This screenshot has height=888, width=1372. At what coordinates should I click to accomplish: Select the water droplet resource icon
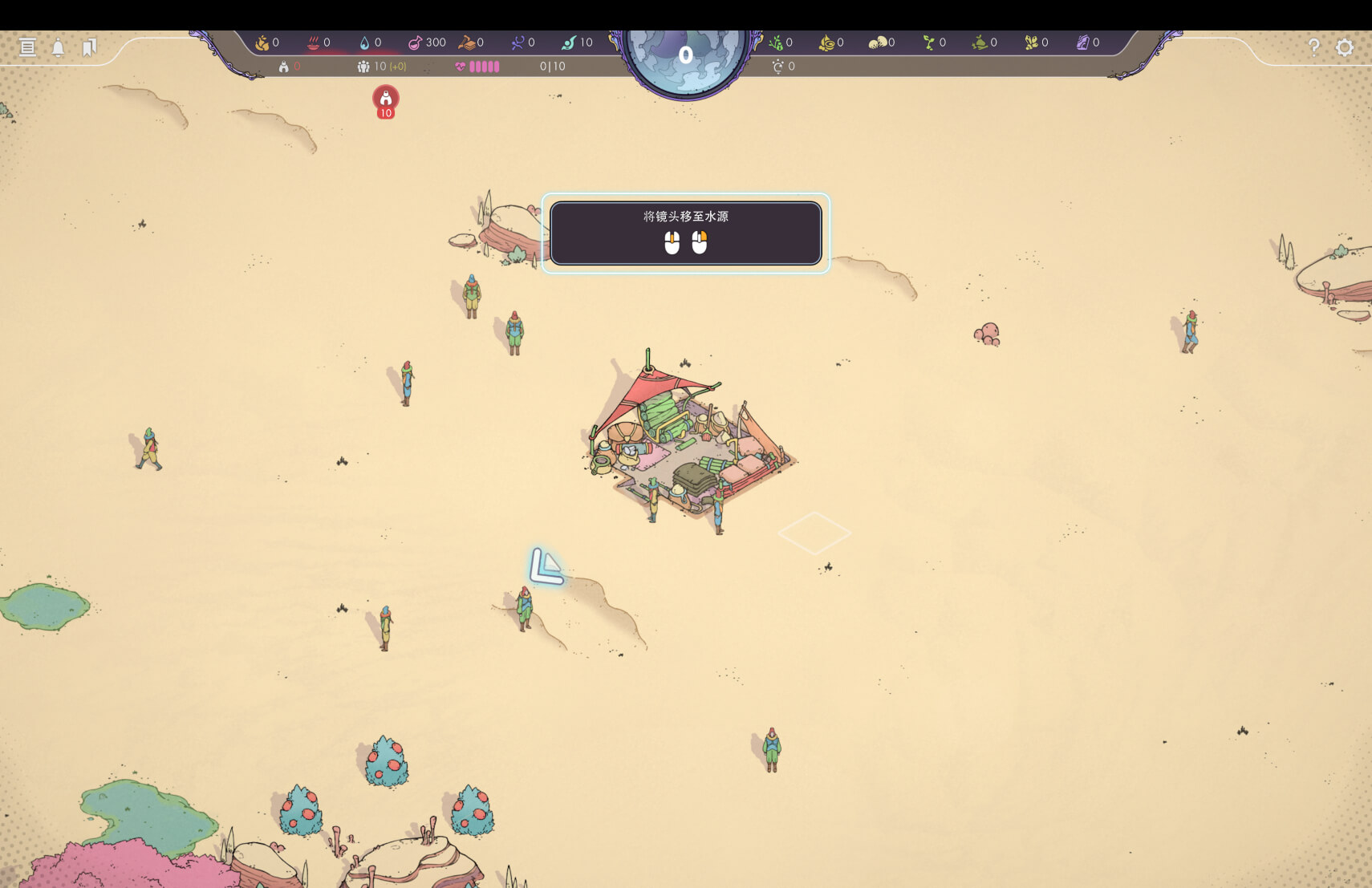tap(365, 43)
